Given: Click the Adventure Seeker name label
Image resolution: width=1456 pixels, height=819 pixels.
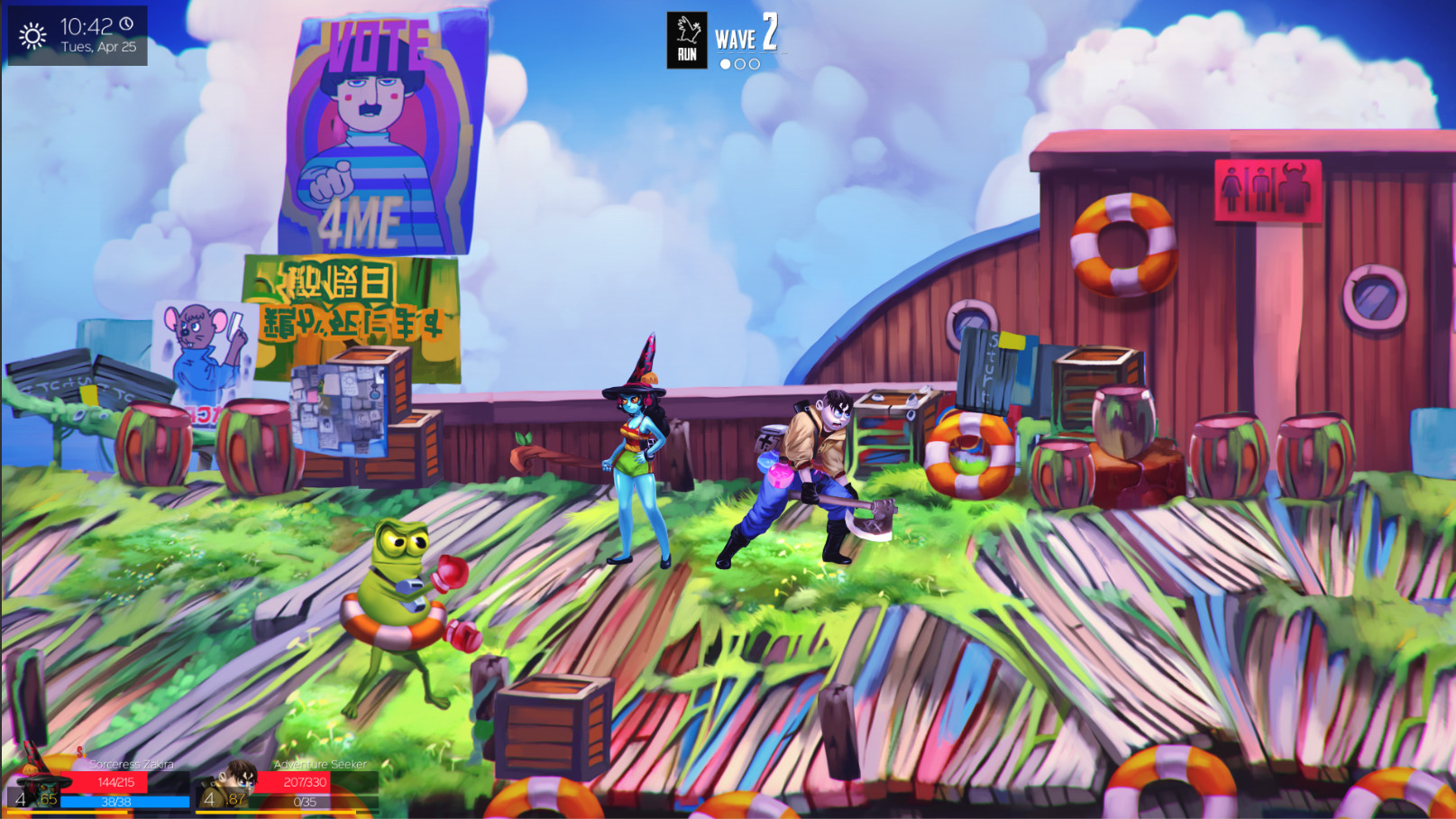Looking at the screenshot, I should tap(319, 764).
